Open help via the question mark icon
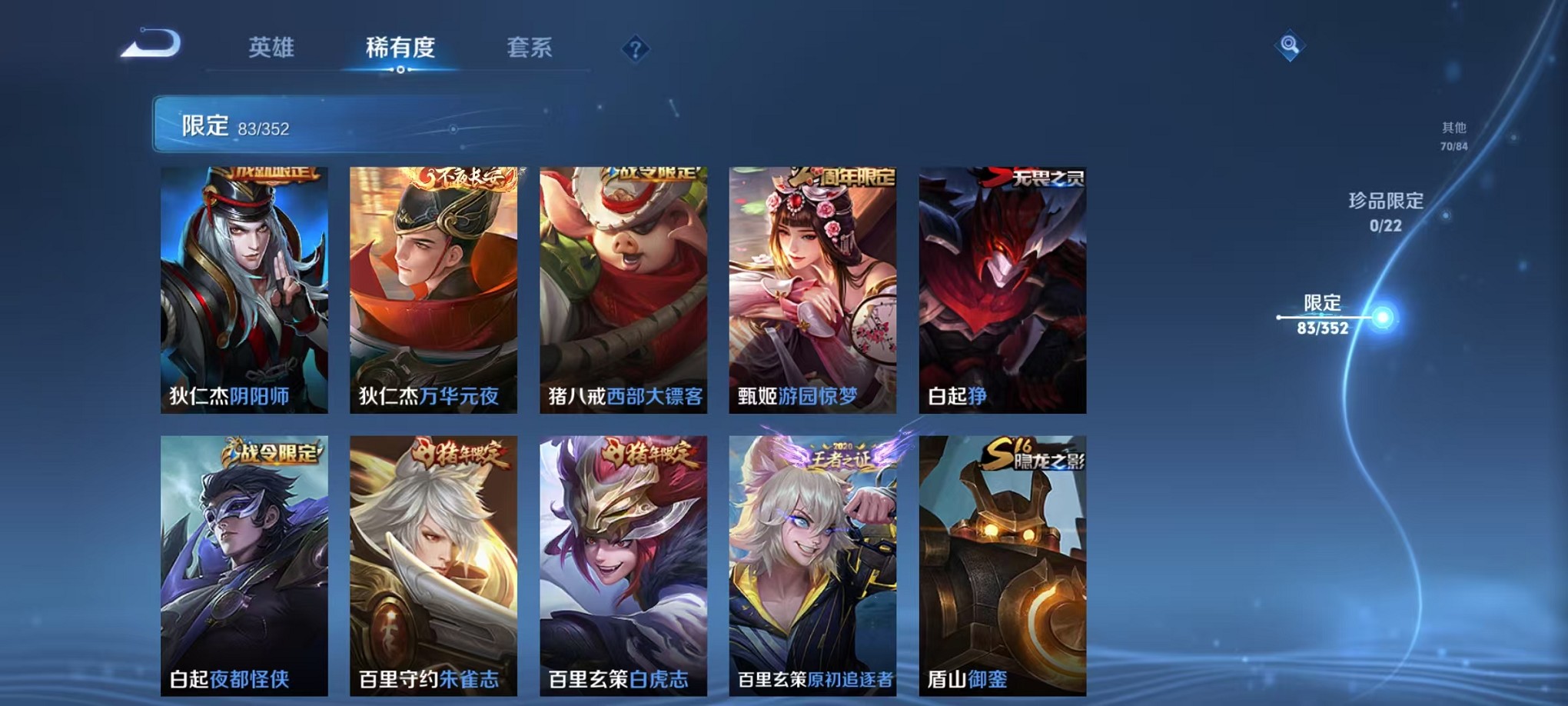Screen dimensions: 1568x706 (634, 49)
